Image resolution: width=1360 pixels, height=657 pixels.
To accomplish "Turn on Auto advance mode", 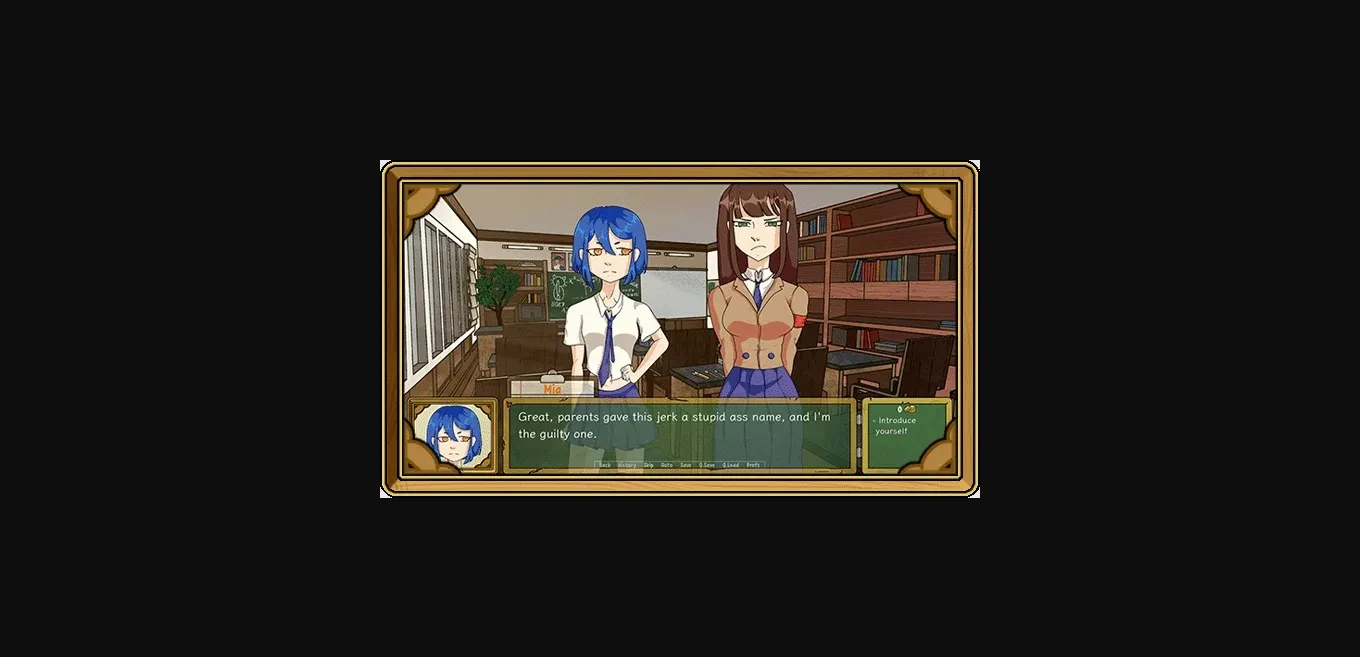I will pyautogui.click(x=667, y=465).
